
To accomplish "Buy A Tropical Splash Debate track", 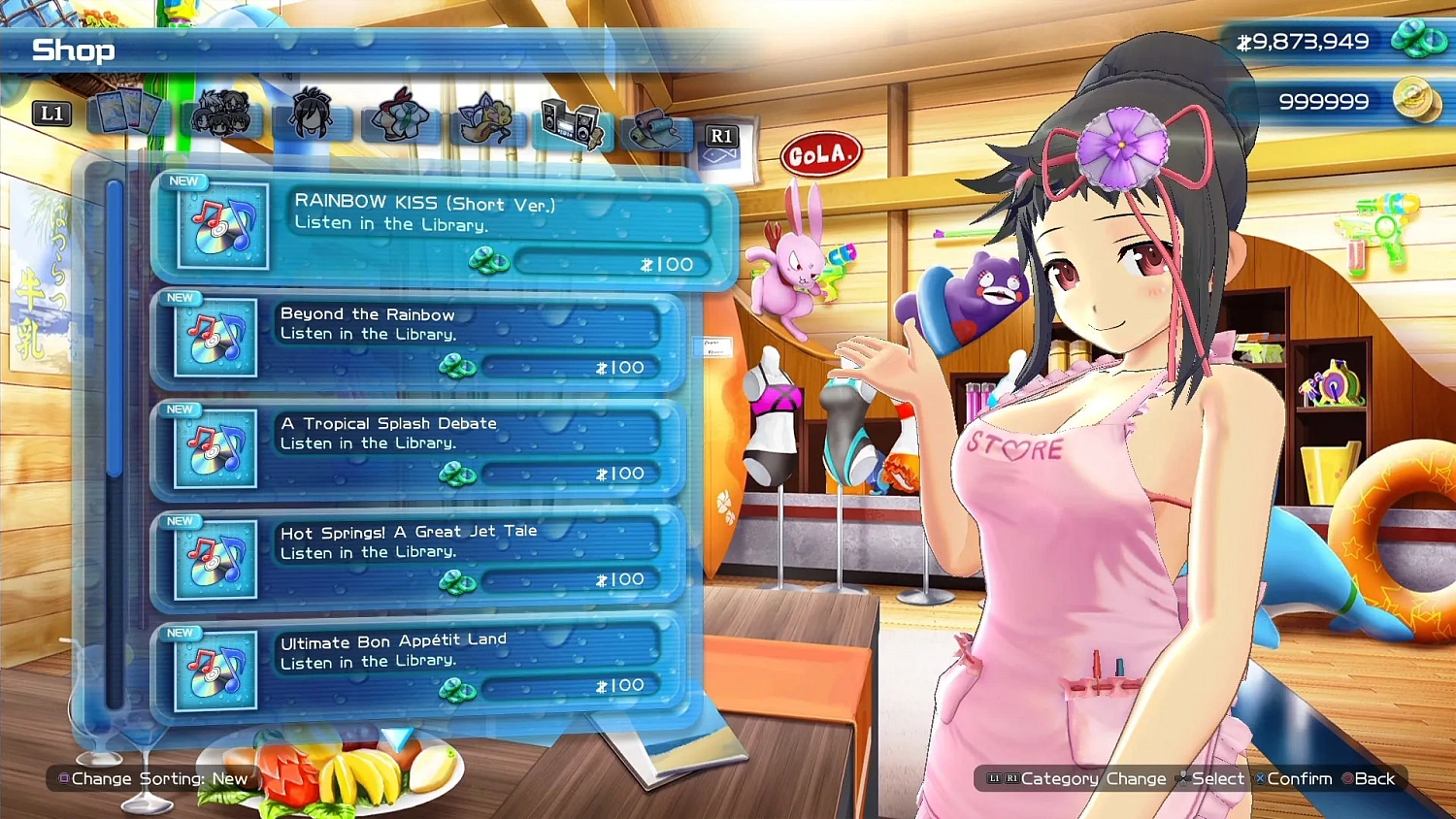I will click(417, 444).
